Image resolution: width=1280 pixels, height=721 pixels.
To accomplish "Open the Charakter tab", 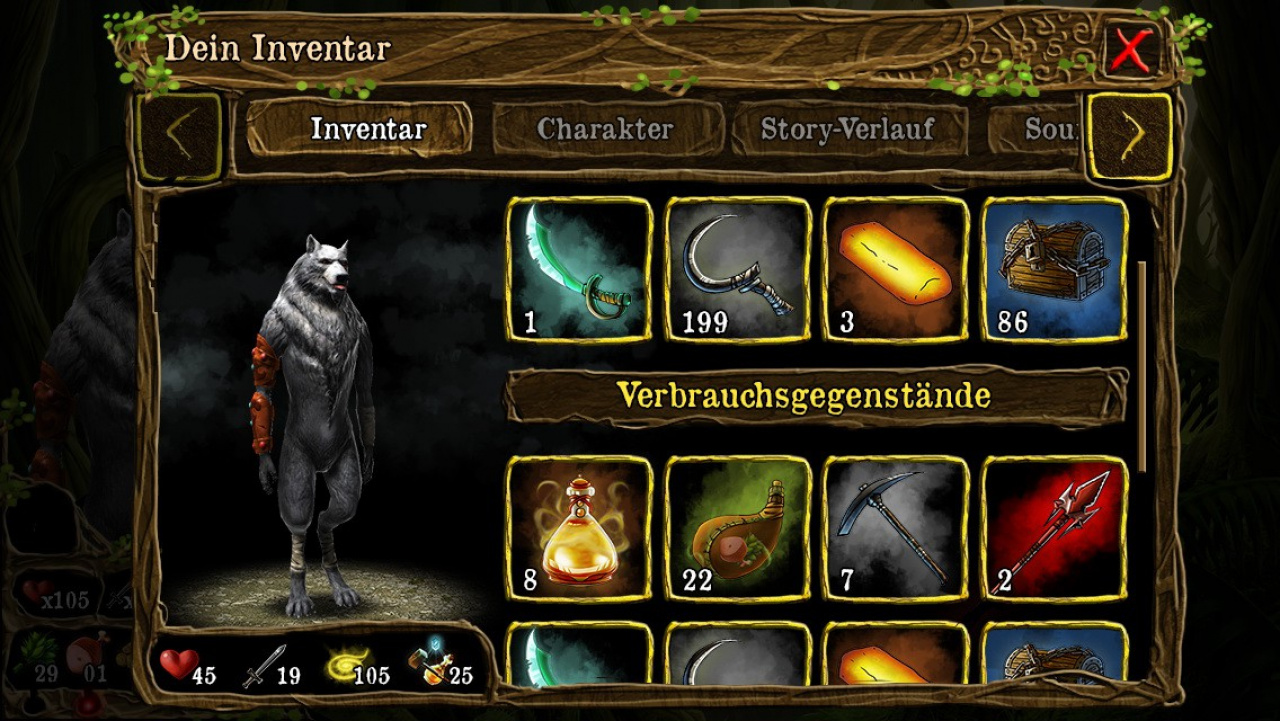I will [606, 129].
